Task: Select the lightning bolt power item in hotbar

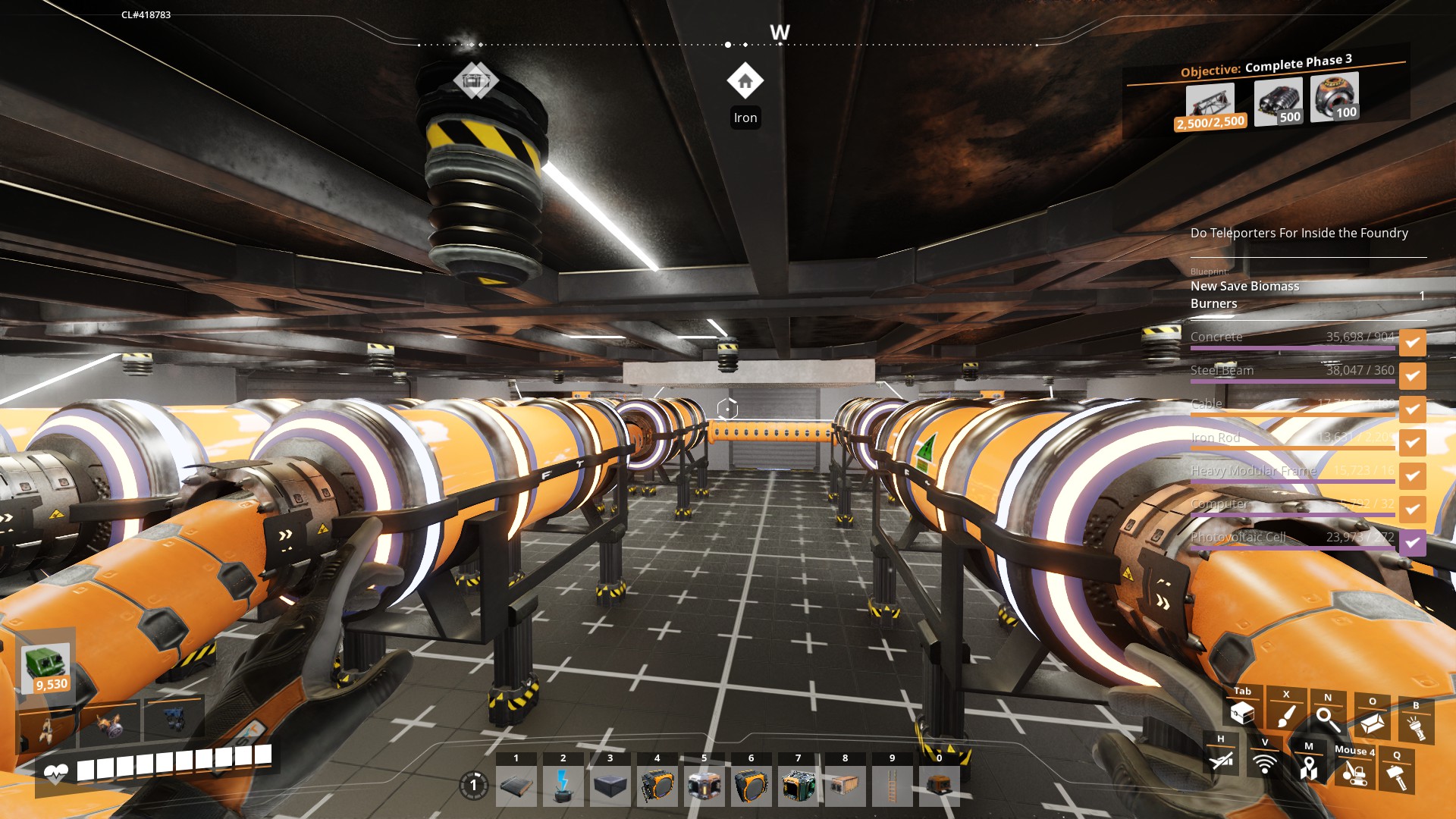Action: (563, 786)
